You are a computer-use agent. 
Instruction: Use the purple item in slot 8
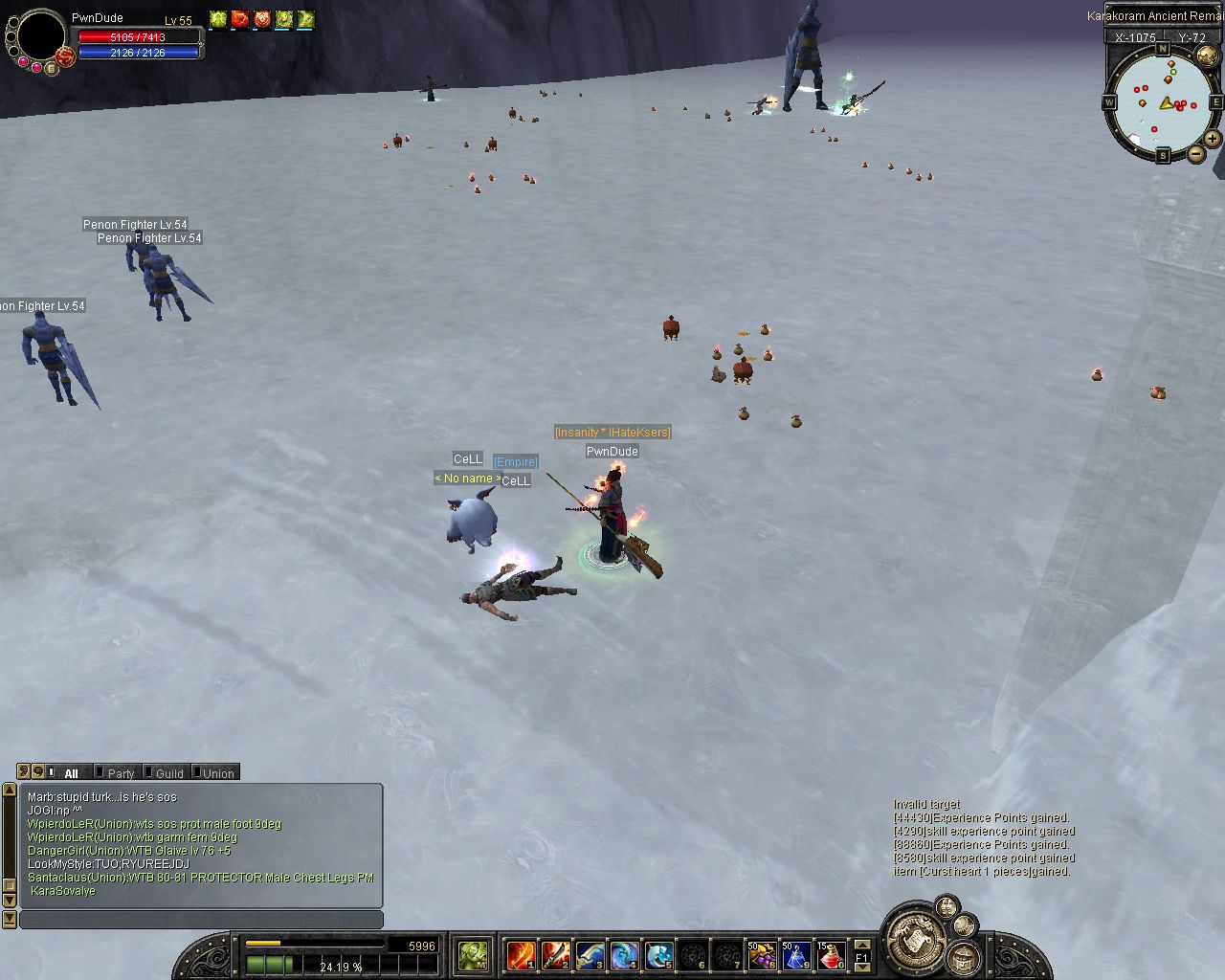[762, 955]
